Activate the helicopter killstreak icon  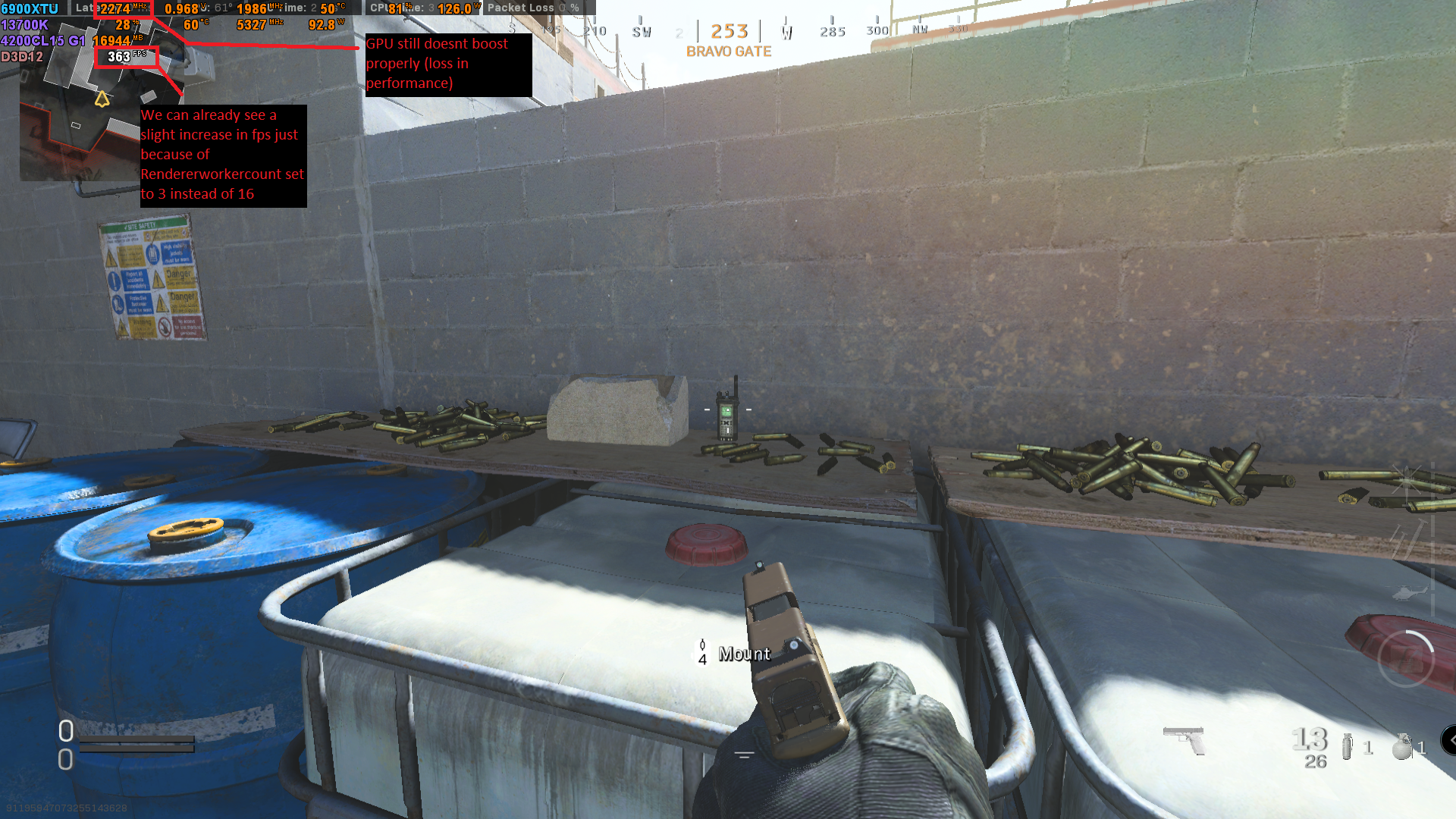click(x=1410, y=591)
